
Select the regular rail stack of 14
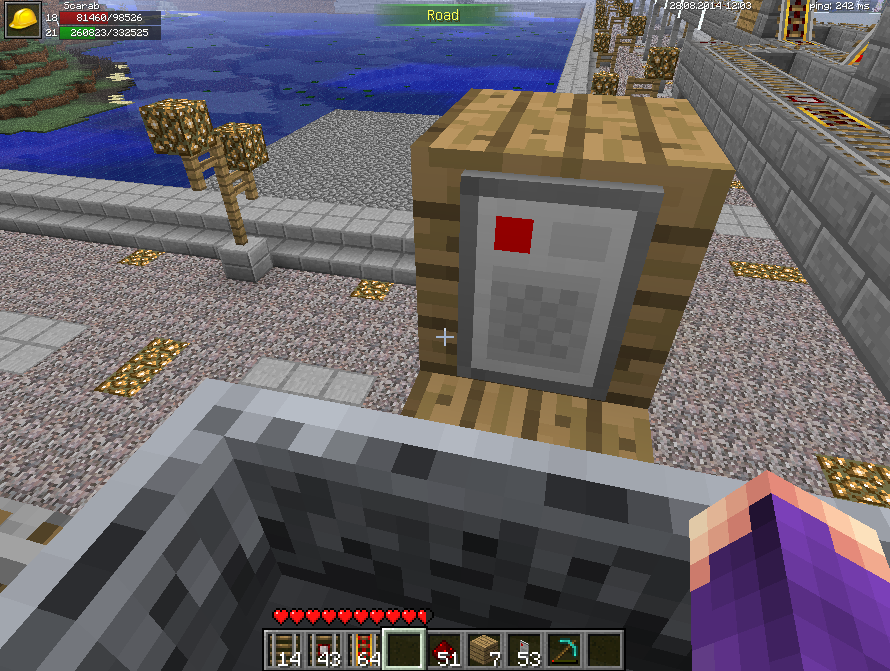(285, 649)
